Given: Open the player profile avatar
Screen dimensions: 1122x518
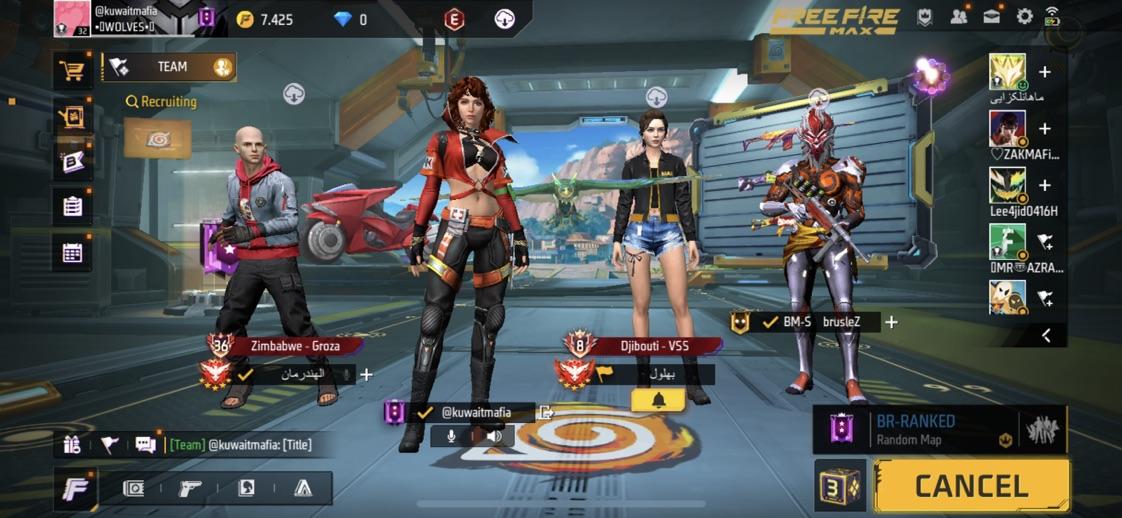Looking at the screenshot, I should coord(72,18).
